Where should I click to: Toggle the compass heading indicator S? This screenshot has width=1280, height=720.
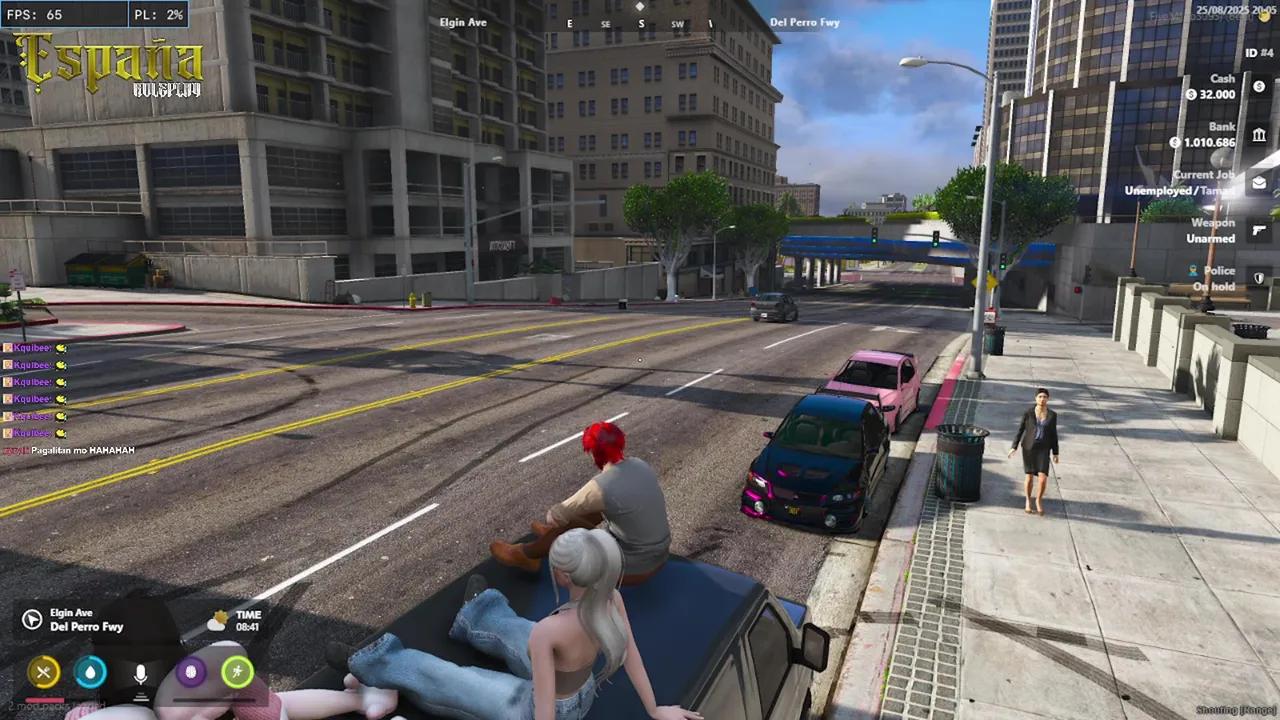point(640,22)
